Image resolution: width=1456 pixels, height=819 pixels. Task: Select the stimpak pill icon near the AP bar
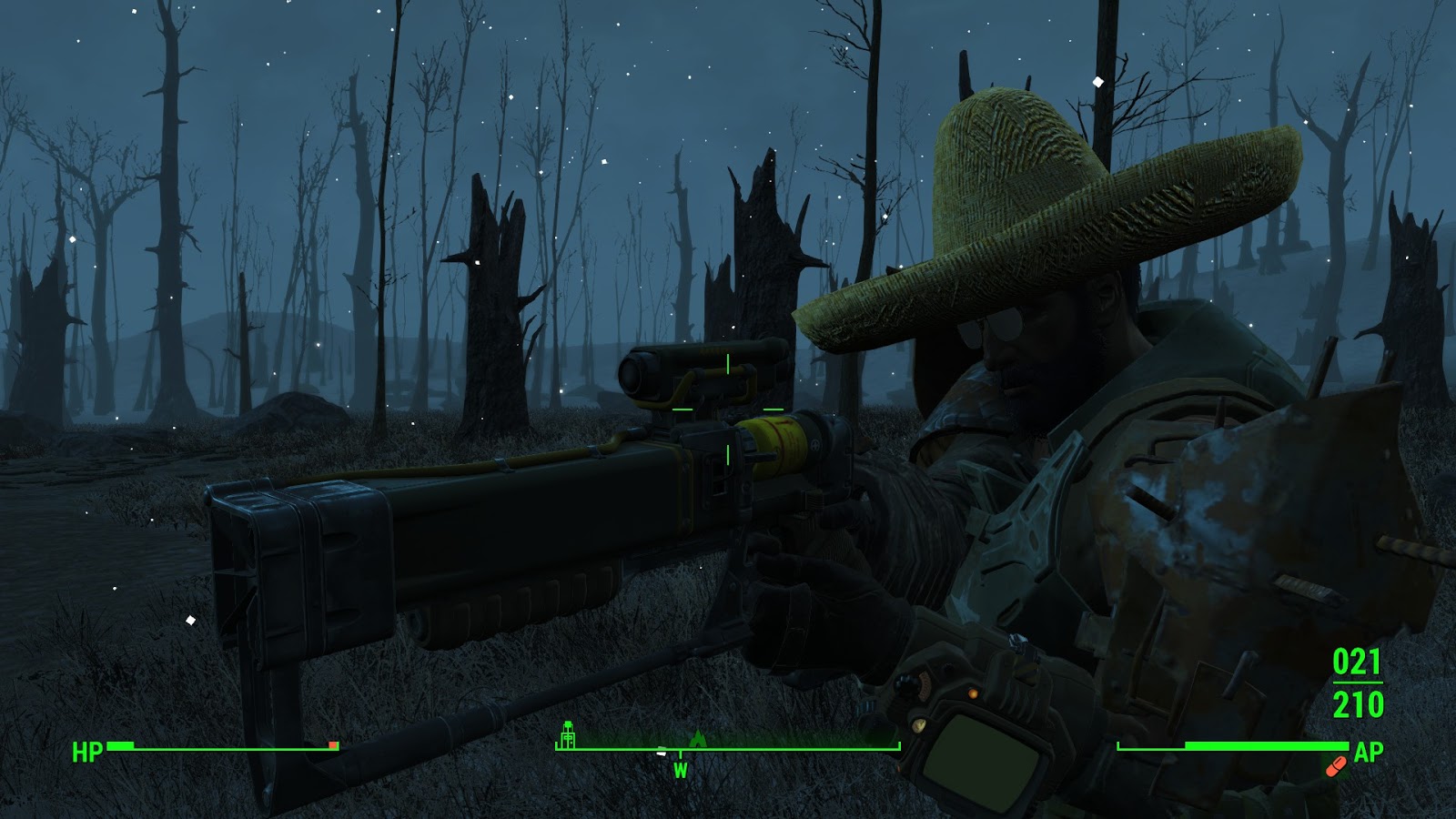1337,767
